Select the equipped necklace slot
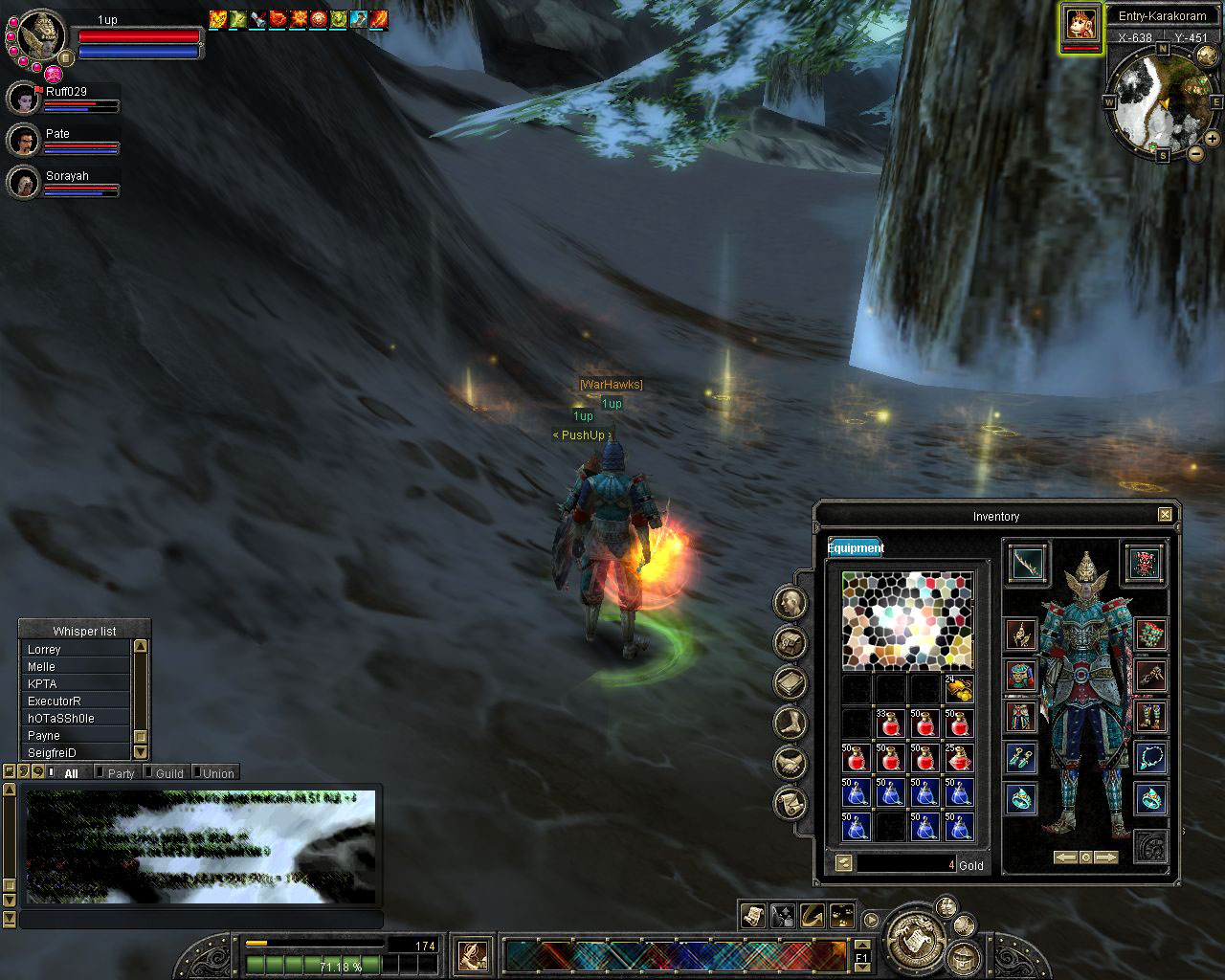1225x980 pixels. (1150, 758)
